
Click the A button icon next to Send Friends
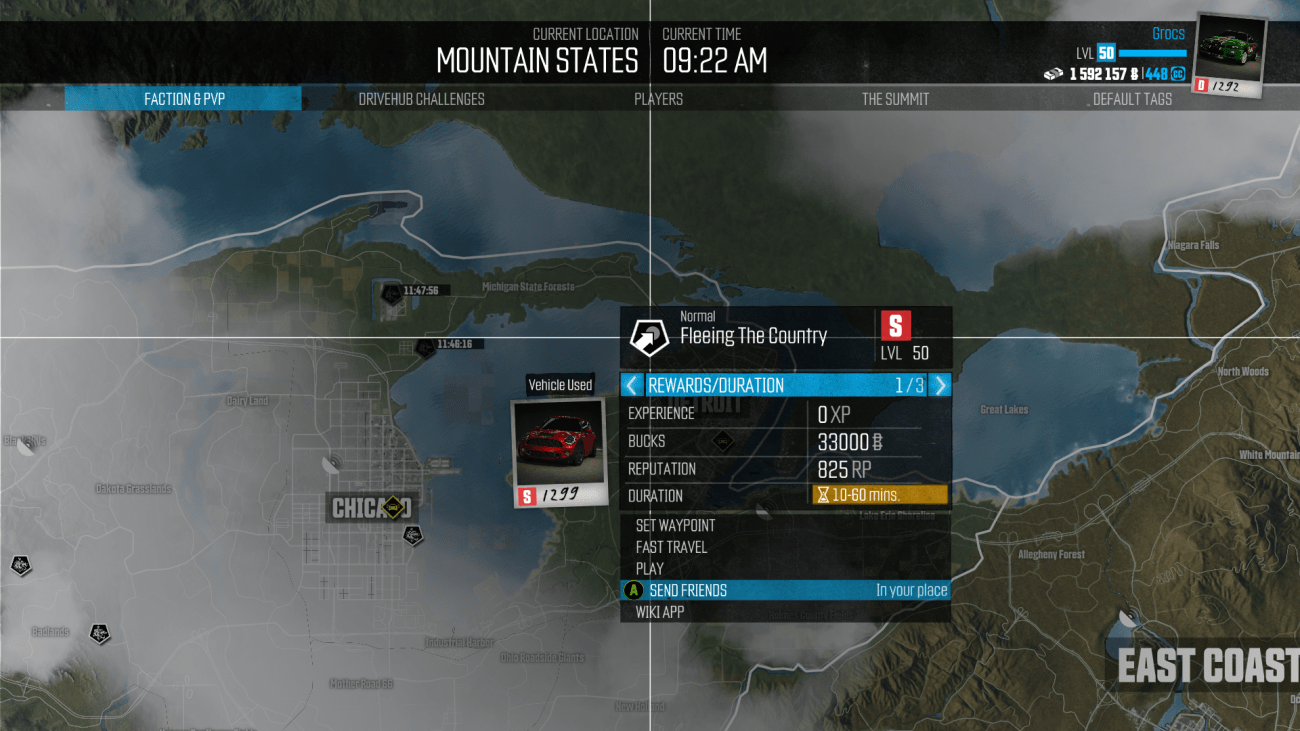(x=633, y=590)
